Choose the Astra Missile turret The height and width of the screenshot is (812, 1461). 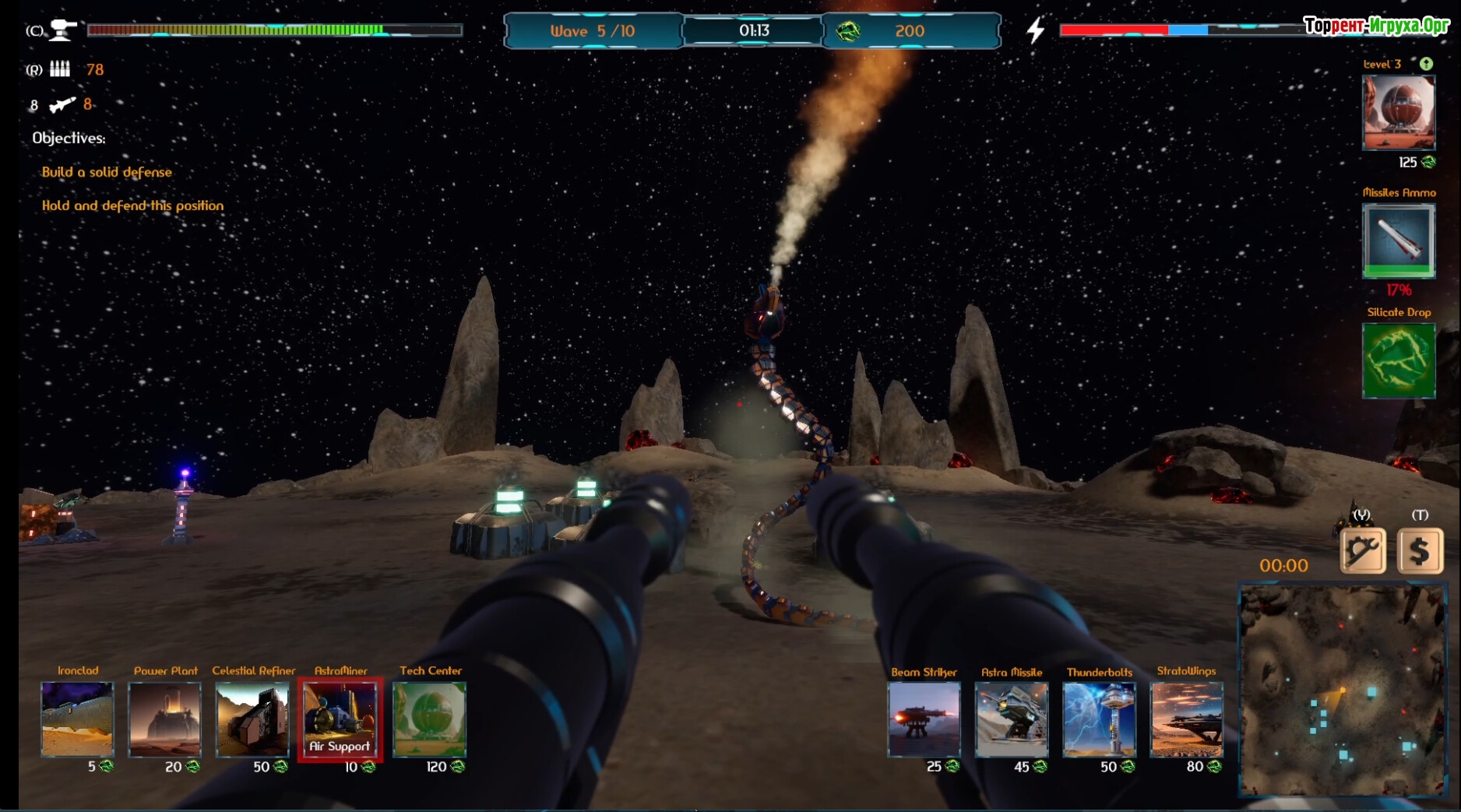[1011, 719]
